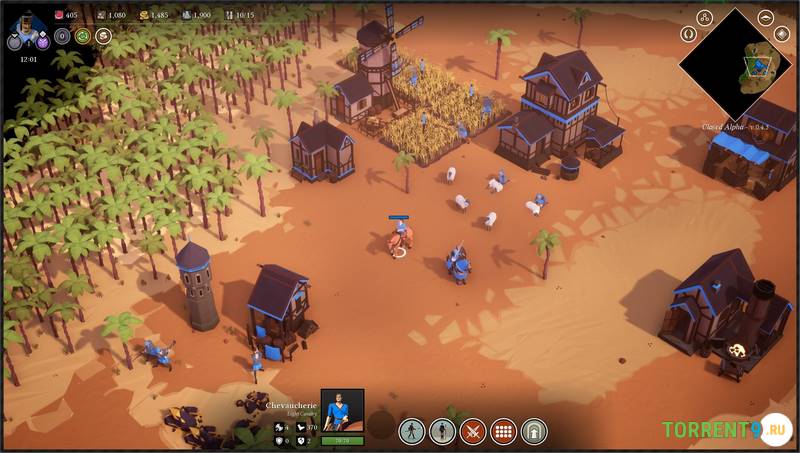Select the green circular arrows icon
Screen dimensions: 800x453
(82, 36)
